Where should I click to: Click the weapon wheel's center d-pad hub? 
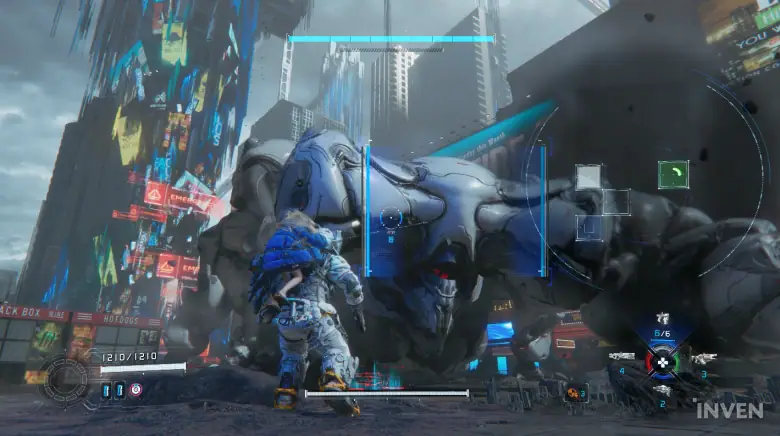pos(662,361)
